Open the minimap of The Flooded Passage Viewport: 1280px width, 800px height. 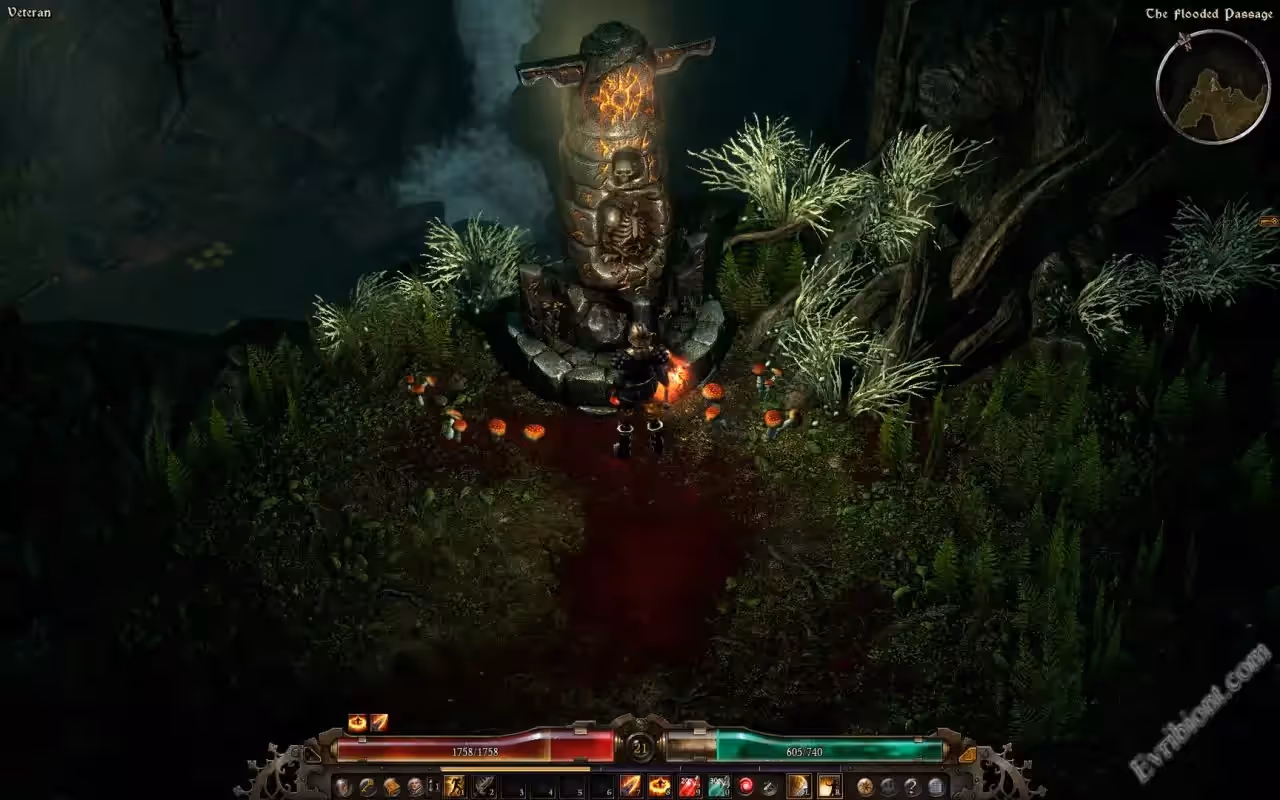(1213, 87)
